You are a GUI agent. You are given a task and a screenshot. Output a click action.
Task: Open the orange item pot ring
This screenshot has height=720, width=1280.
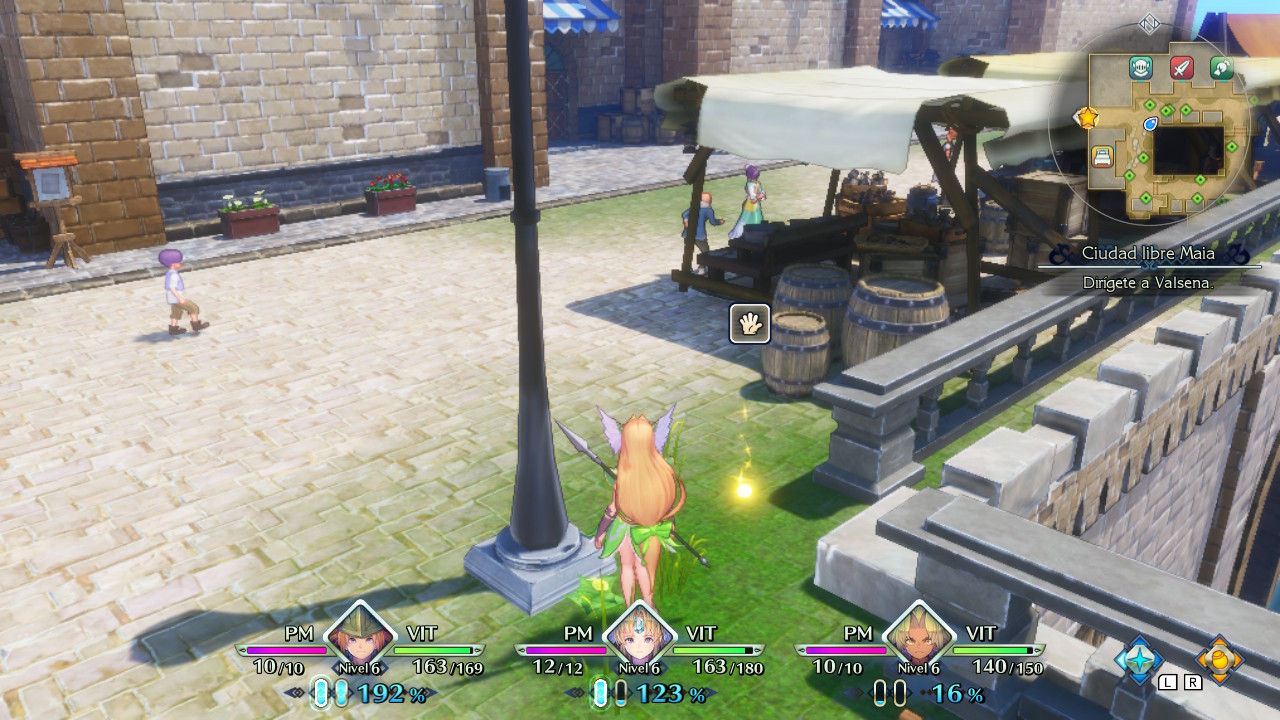(1219, 659)
